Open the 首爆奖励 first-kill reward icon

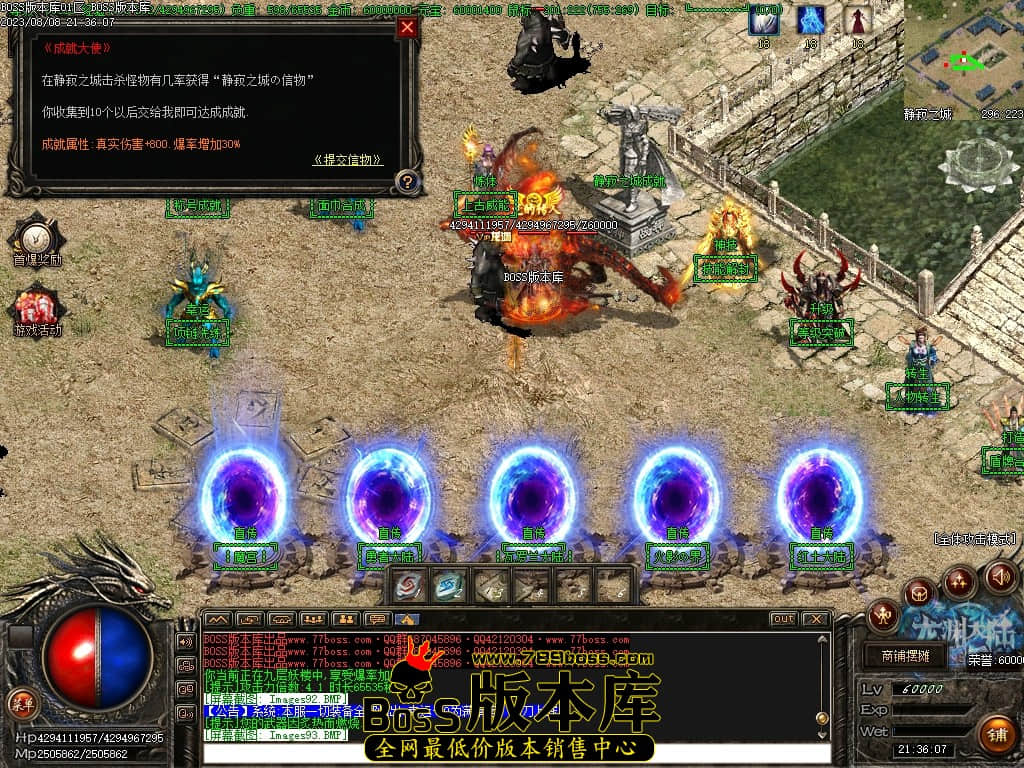37,237
